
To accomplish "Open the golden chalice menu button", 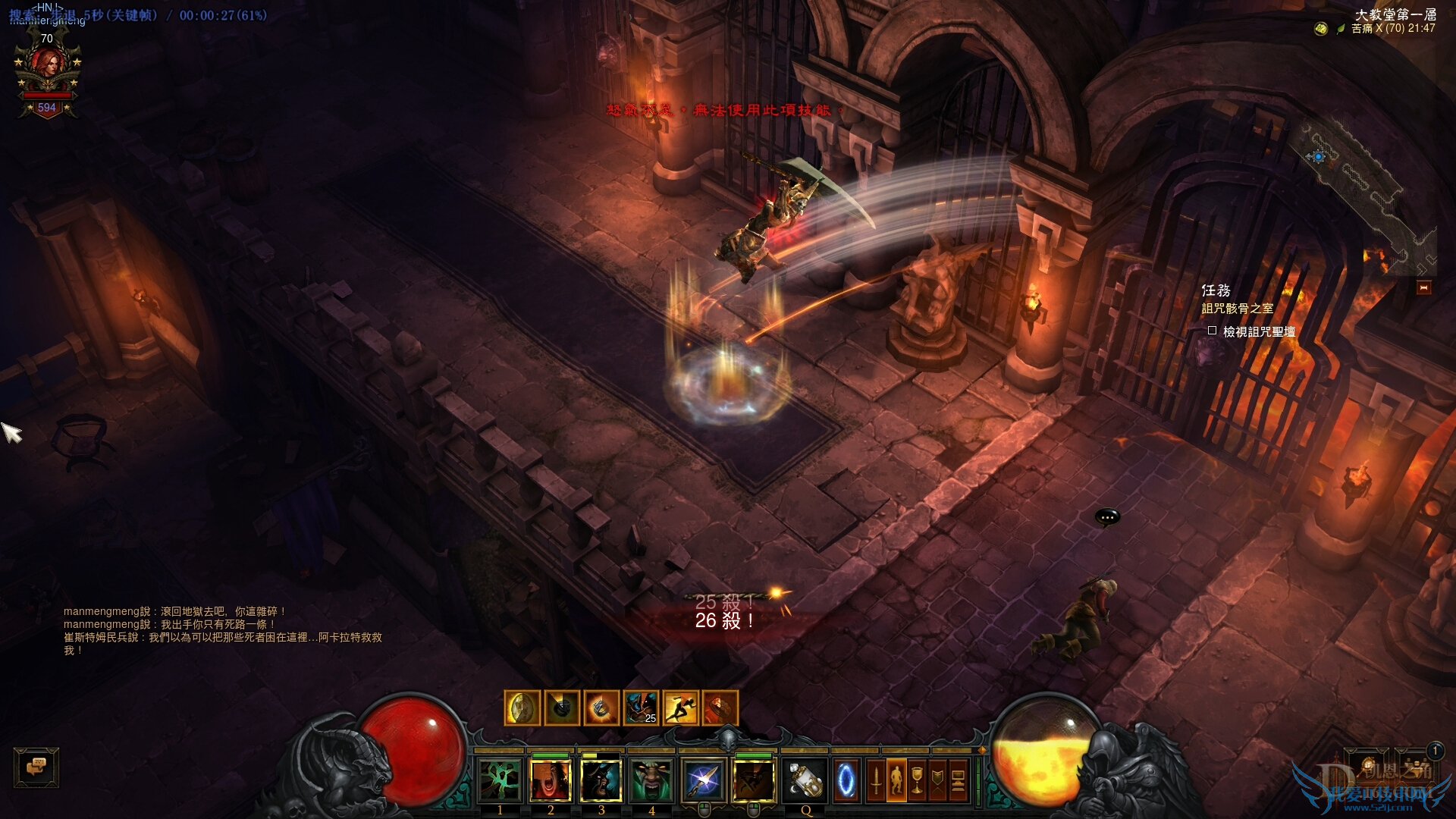I will [x=917, y=780].
